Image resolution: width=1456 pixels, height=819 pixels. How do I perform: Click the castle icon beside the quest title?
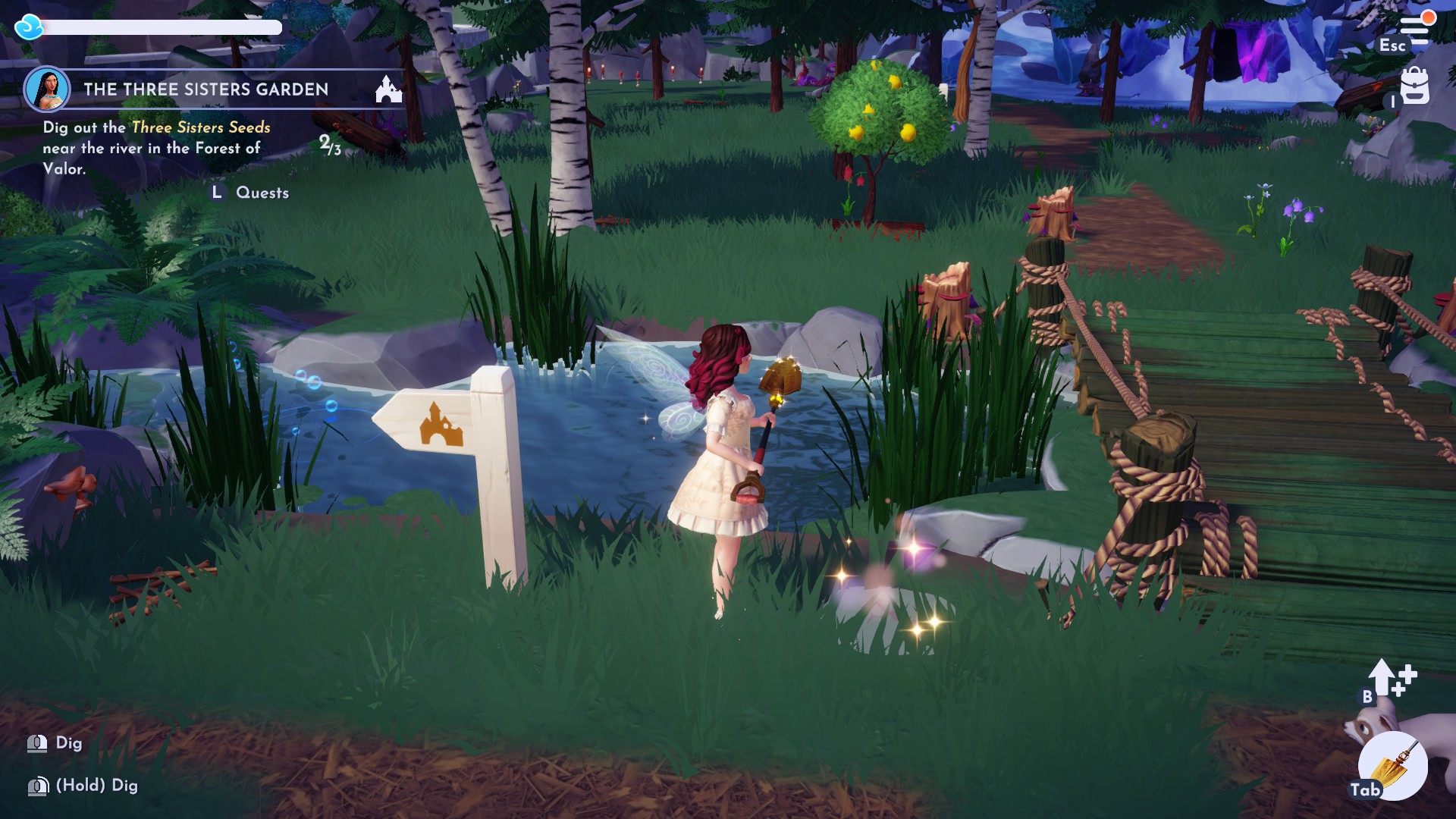tap(388, 89)
